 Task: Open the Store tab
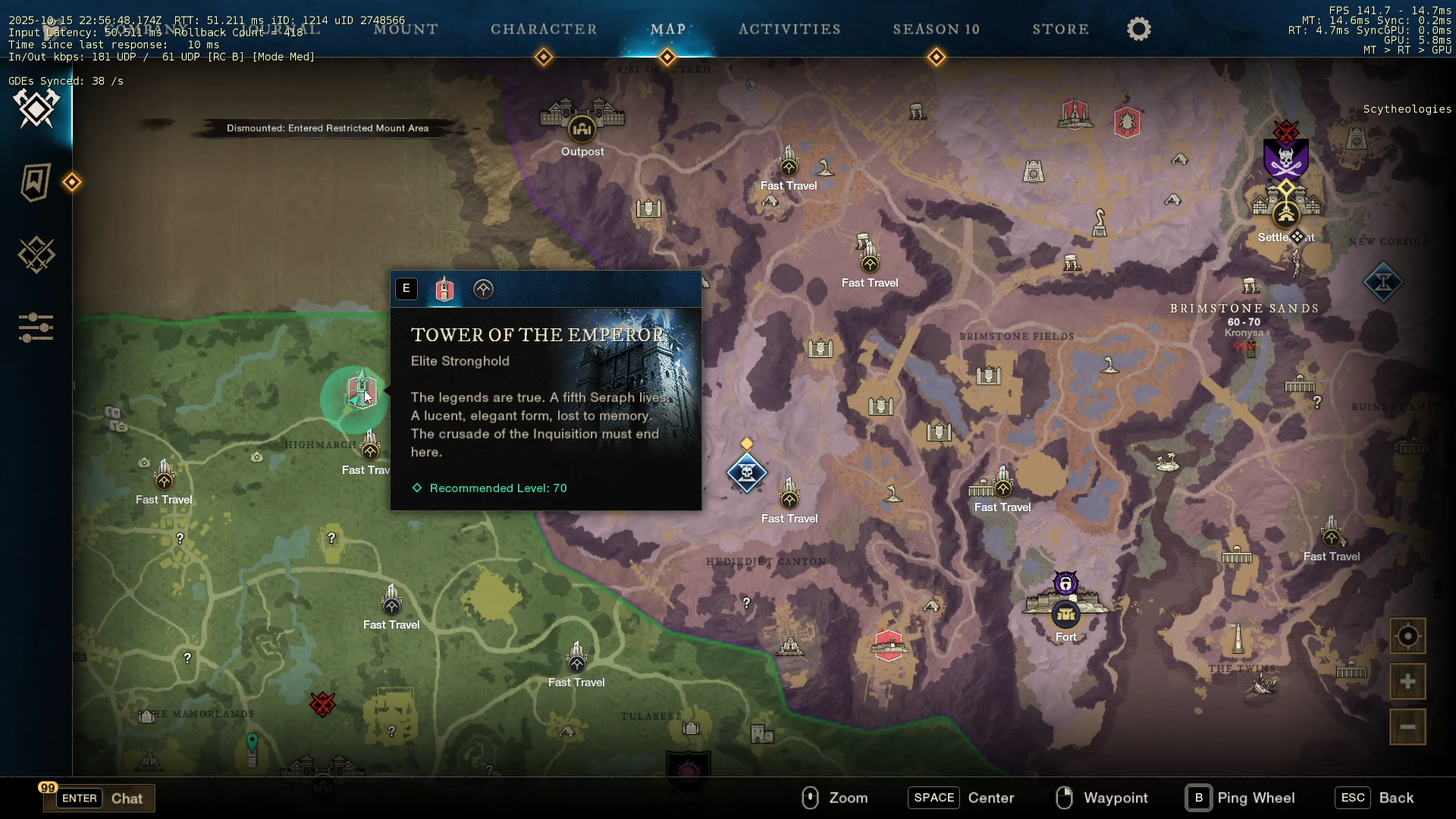coord(1060,30)
